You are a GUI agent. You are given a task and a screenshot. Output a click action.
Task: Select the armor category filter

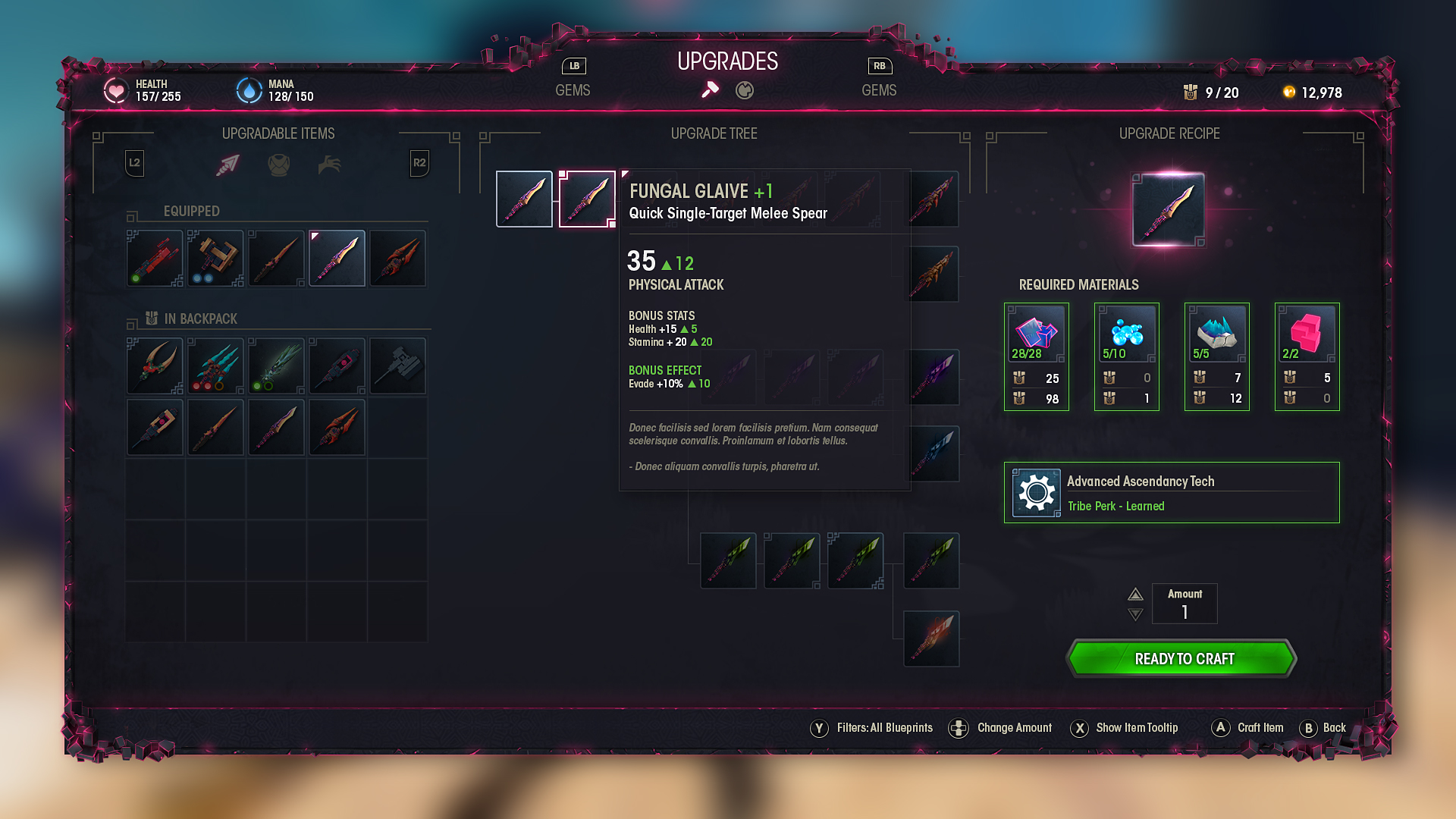coord(279,164)
